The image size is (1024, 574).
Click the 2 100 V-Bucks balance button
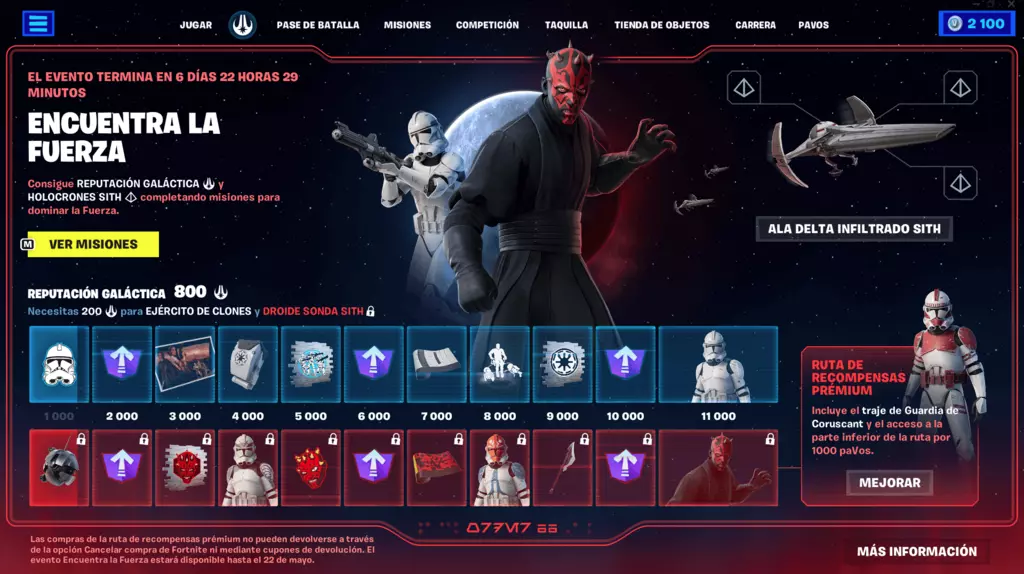(976, 24)
